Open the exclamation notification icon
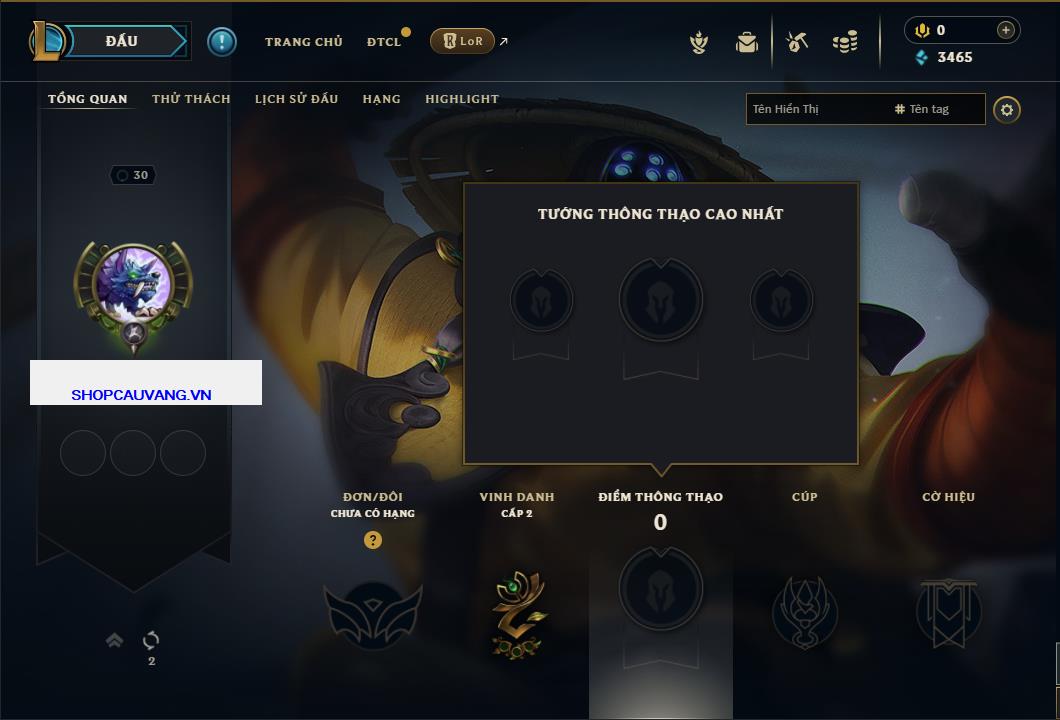Viewport: 1060px width, 720px height. [x=221, y=41]
